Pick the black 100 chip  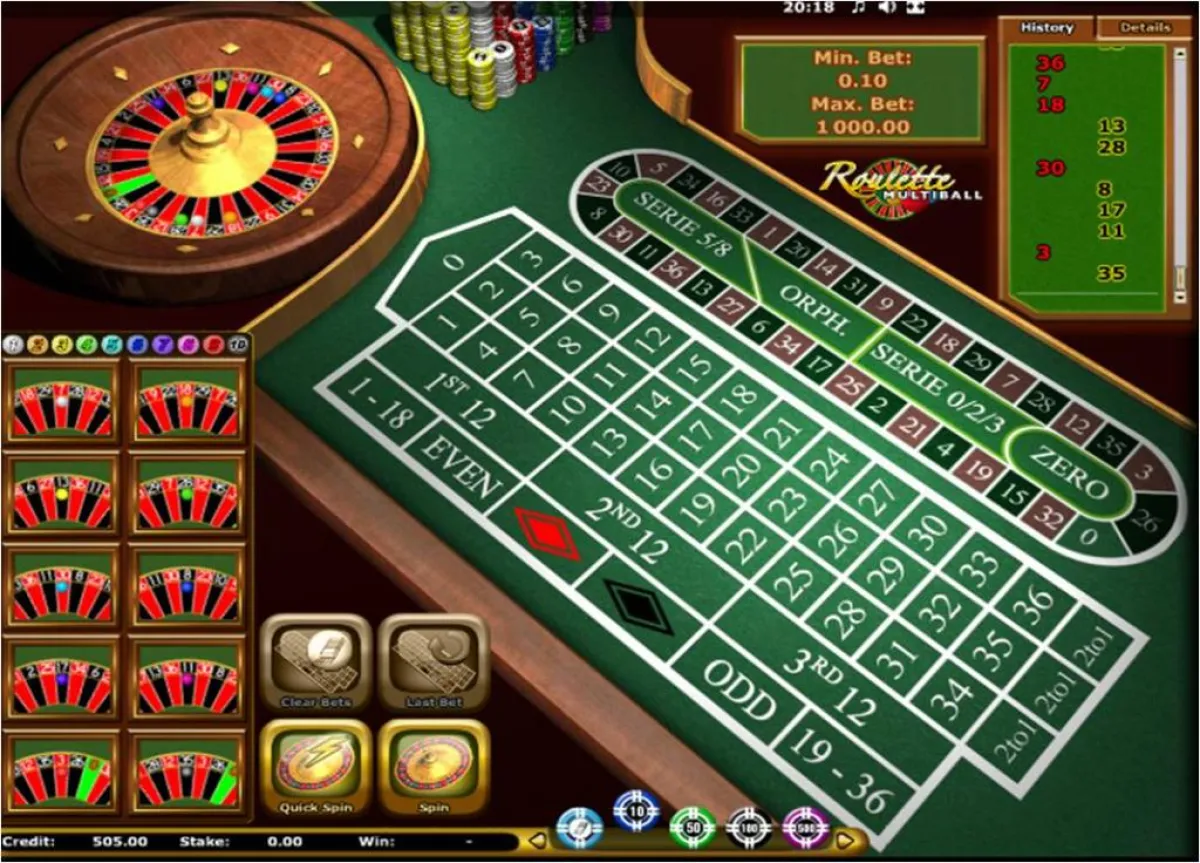pyautogui.click(x=748, y=827)
